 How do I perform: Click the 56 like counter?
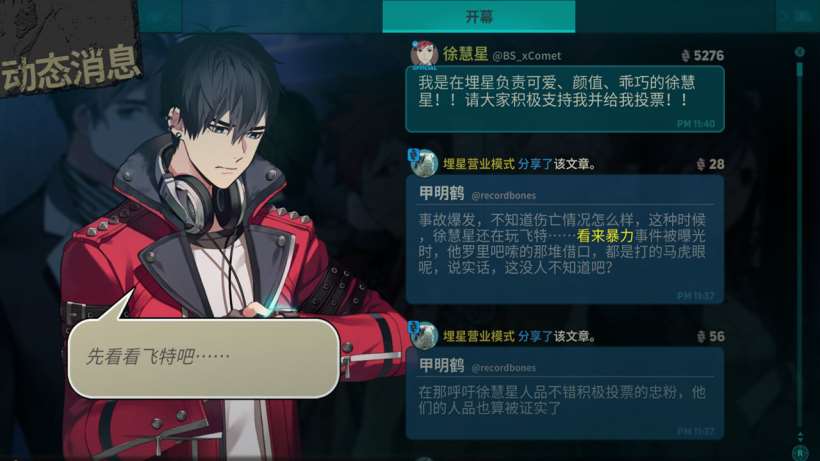(x=710, y=337)
